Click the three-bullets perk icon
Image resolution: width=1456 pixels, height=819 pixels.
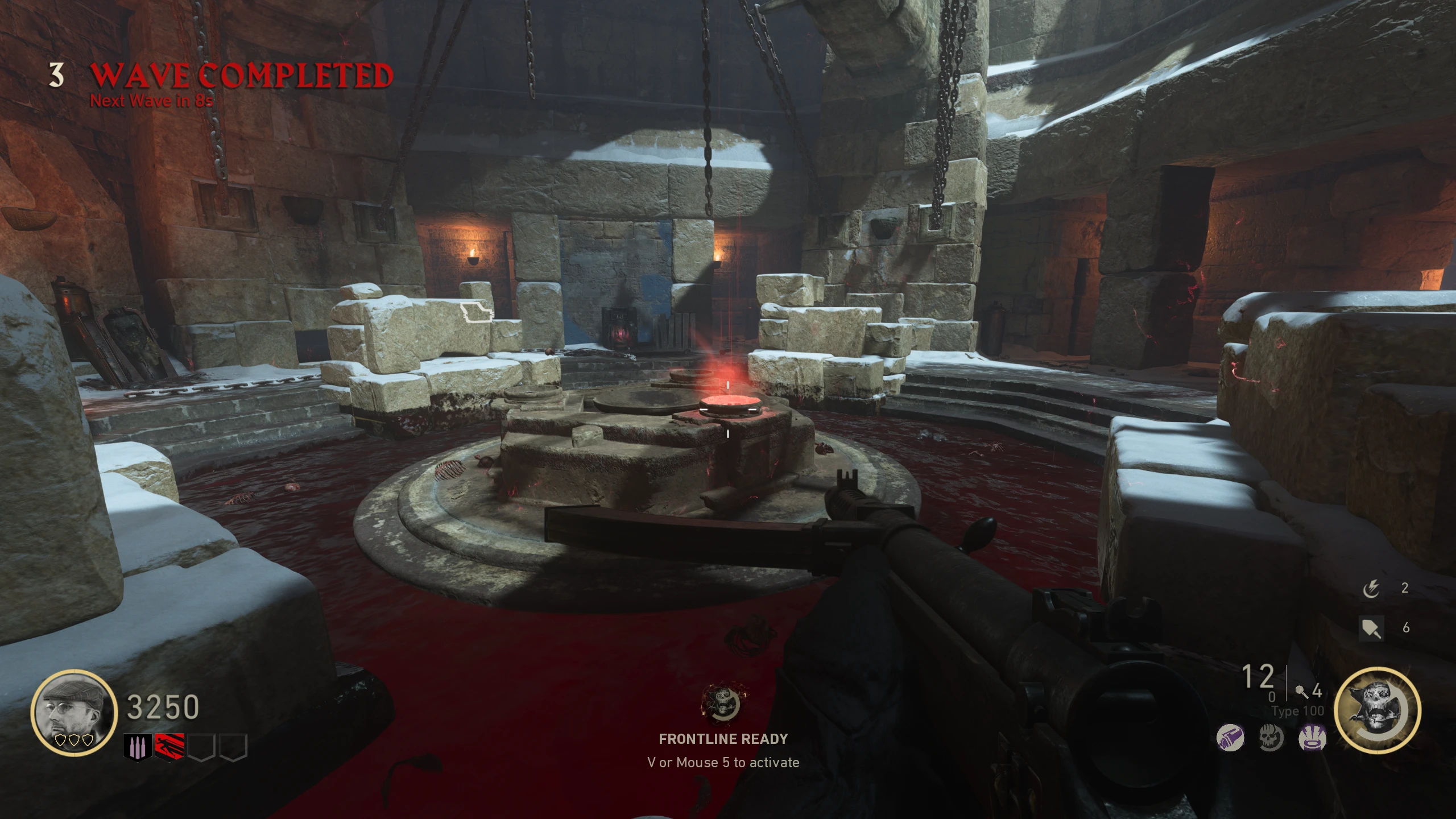[137, 747]
